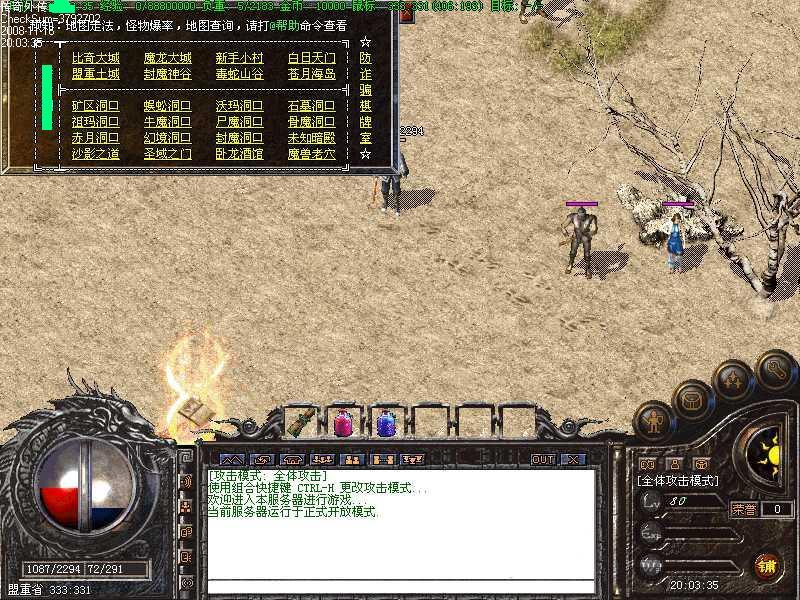800x600 pixels.
Task: Choose the 魔兽老穴 entry
Action: [311, 154]
